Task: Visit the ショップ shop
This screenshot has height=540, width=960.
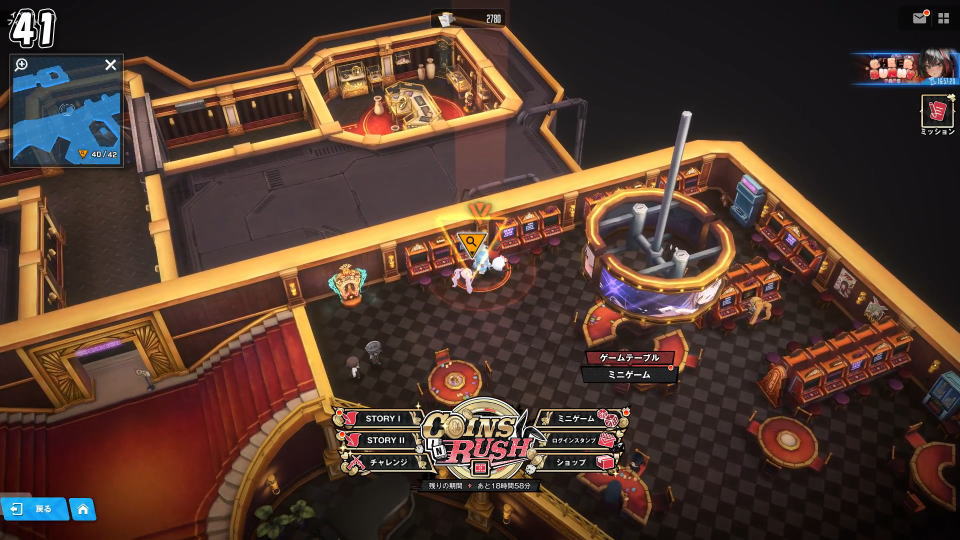Action: (x=574, y=463)
